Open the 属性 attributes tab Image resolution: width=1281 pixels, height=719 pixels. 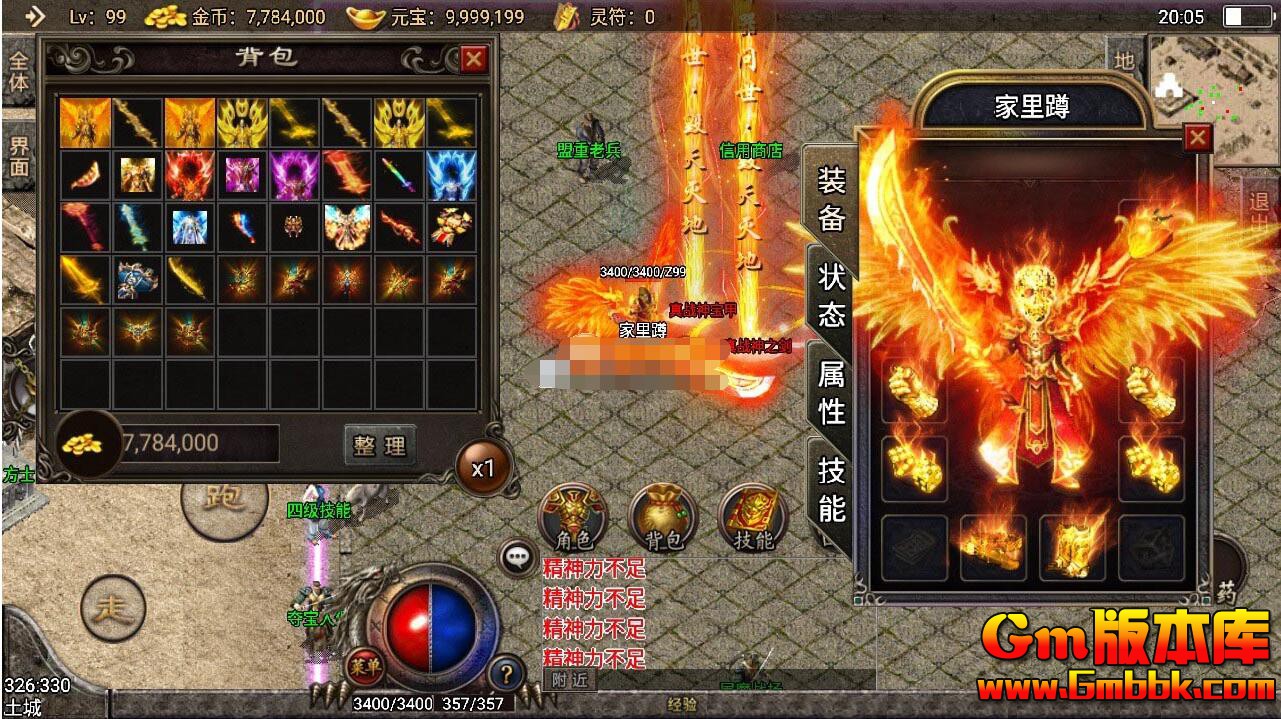(x=832, y=393)
